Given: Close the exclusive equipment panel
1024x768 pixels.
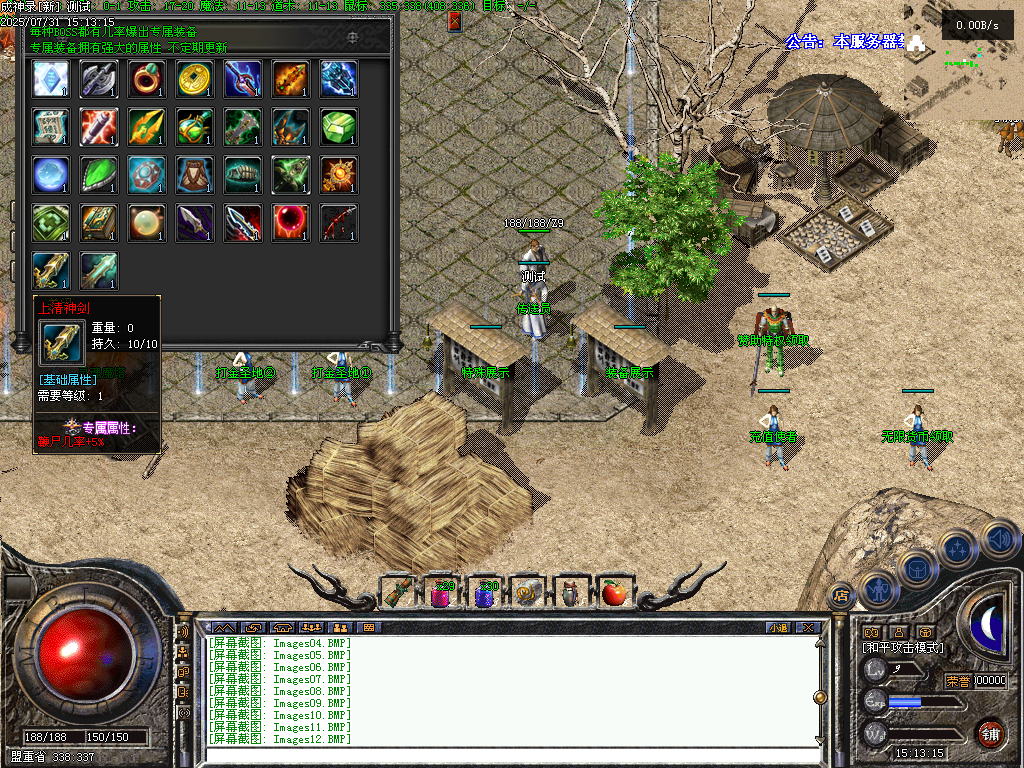Looking at the screenshot, I should pyautogui.click(x=455, y=20).
